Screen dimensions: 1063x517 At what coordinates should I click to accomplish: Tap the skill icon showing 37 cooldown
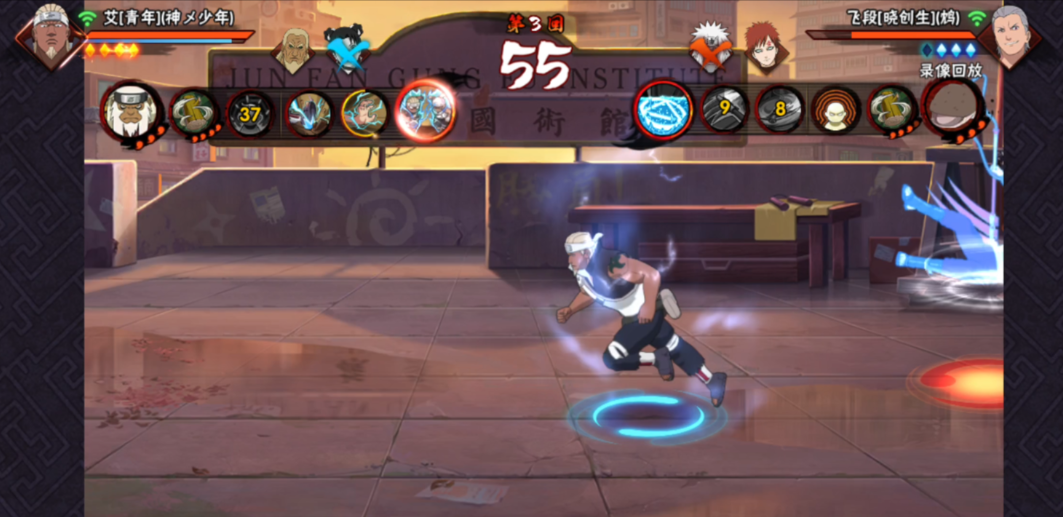point(250,113)
